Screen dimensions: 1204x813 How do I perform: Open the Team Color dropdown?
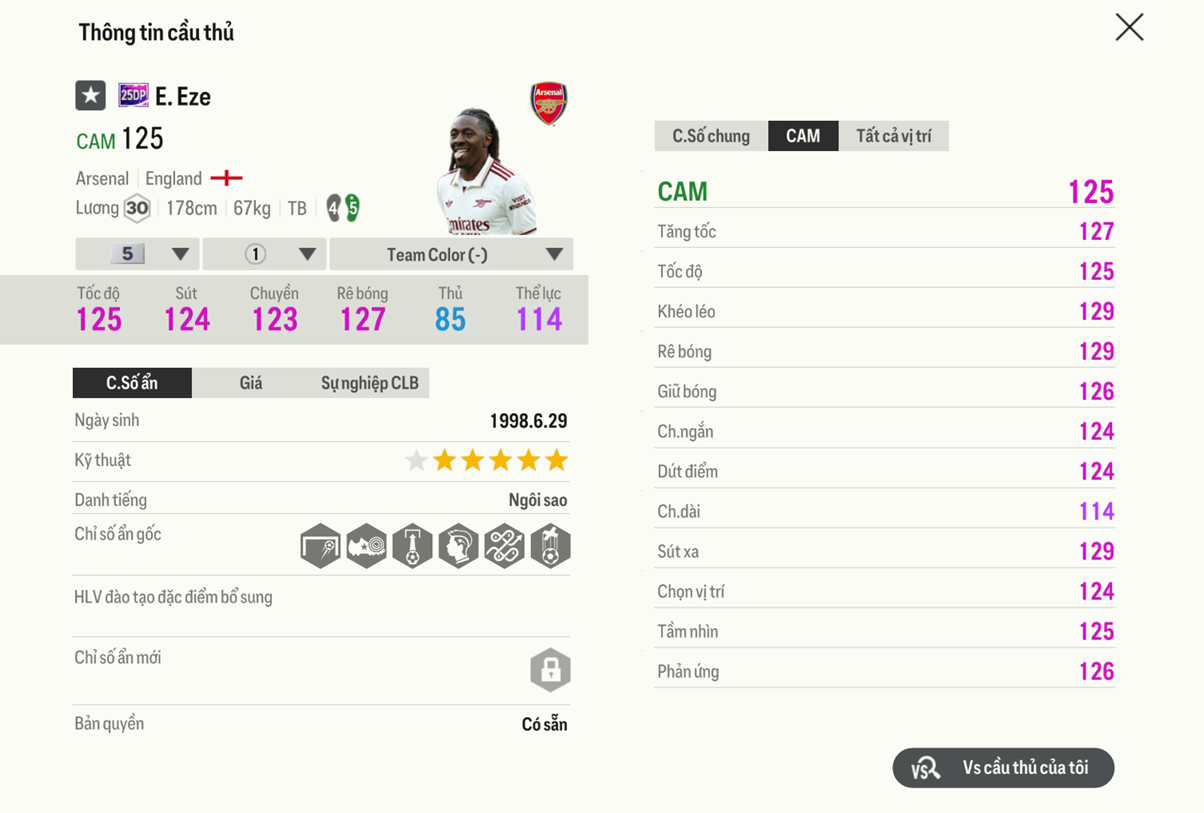point(451,254)
